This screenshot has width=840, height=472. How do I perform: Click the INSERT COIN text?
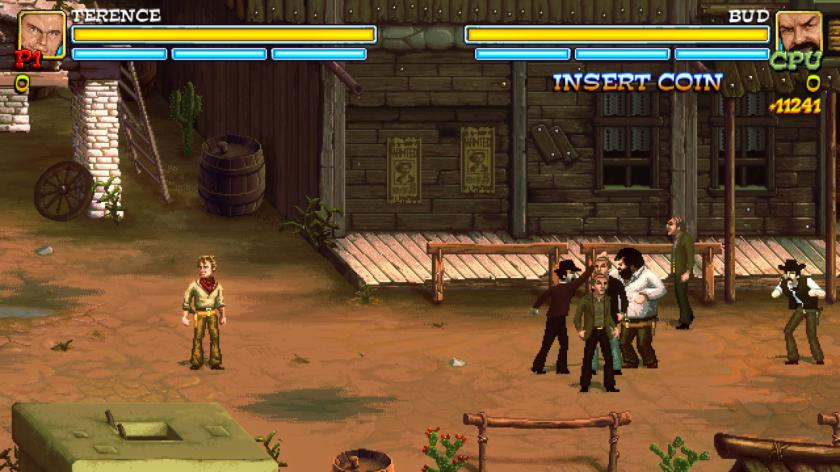coord(637,82)
